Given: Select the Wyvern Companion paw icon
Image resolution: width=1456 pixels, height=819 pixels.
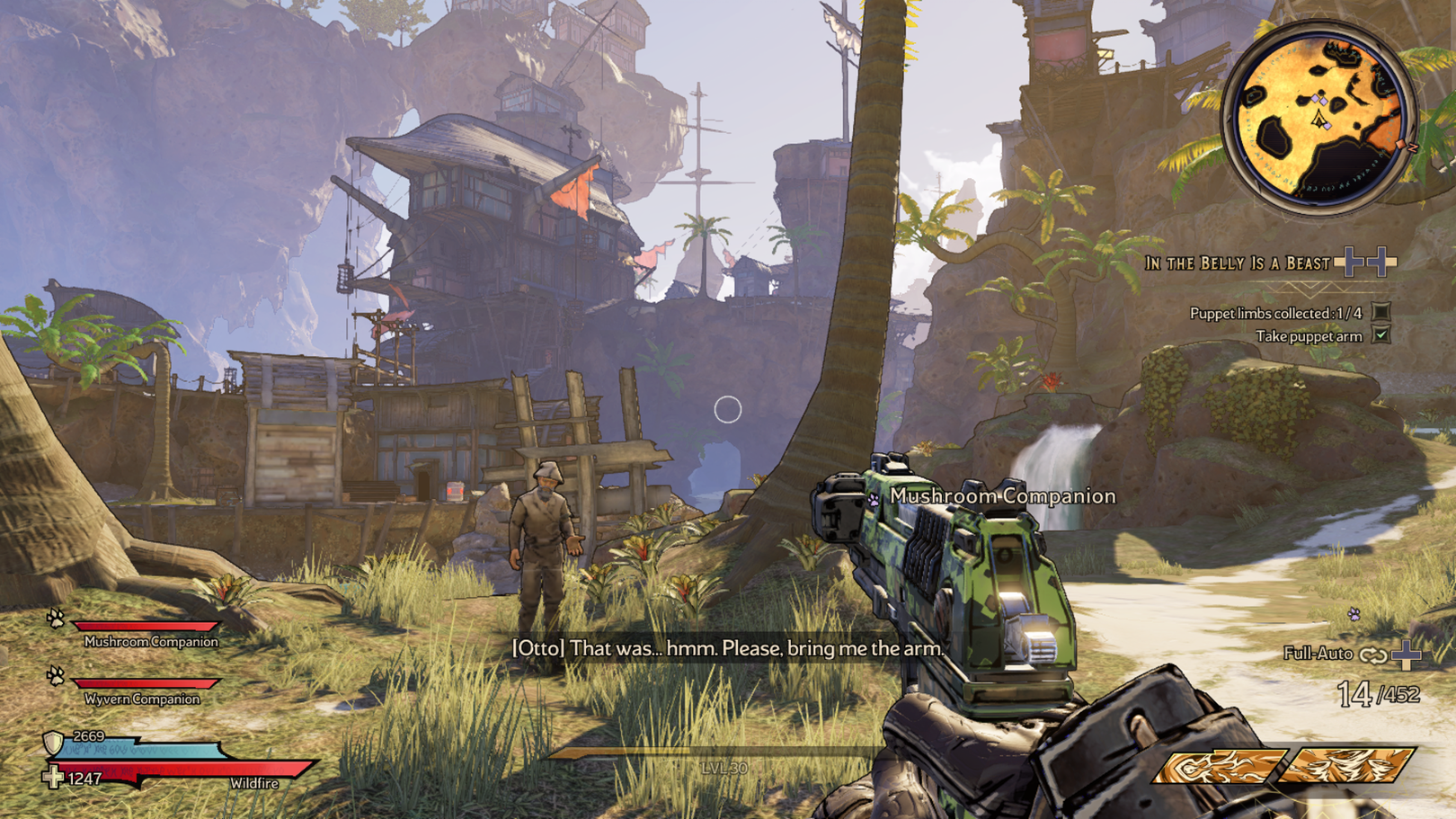Looking at the screenshot, I should point(56,675).
